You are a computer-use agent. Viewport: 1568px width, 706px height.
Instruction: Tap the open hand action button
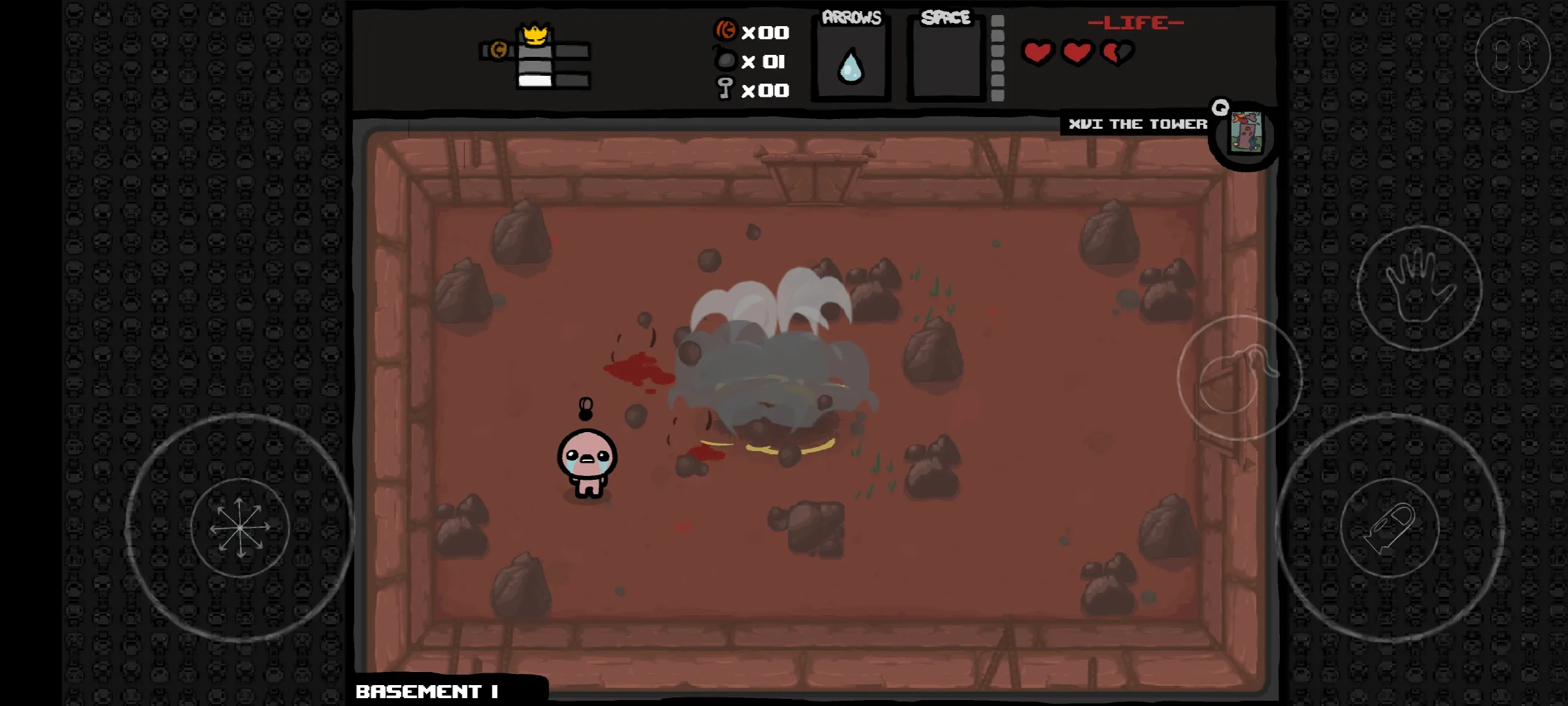tap(1419, 288)
